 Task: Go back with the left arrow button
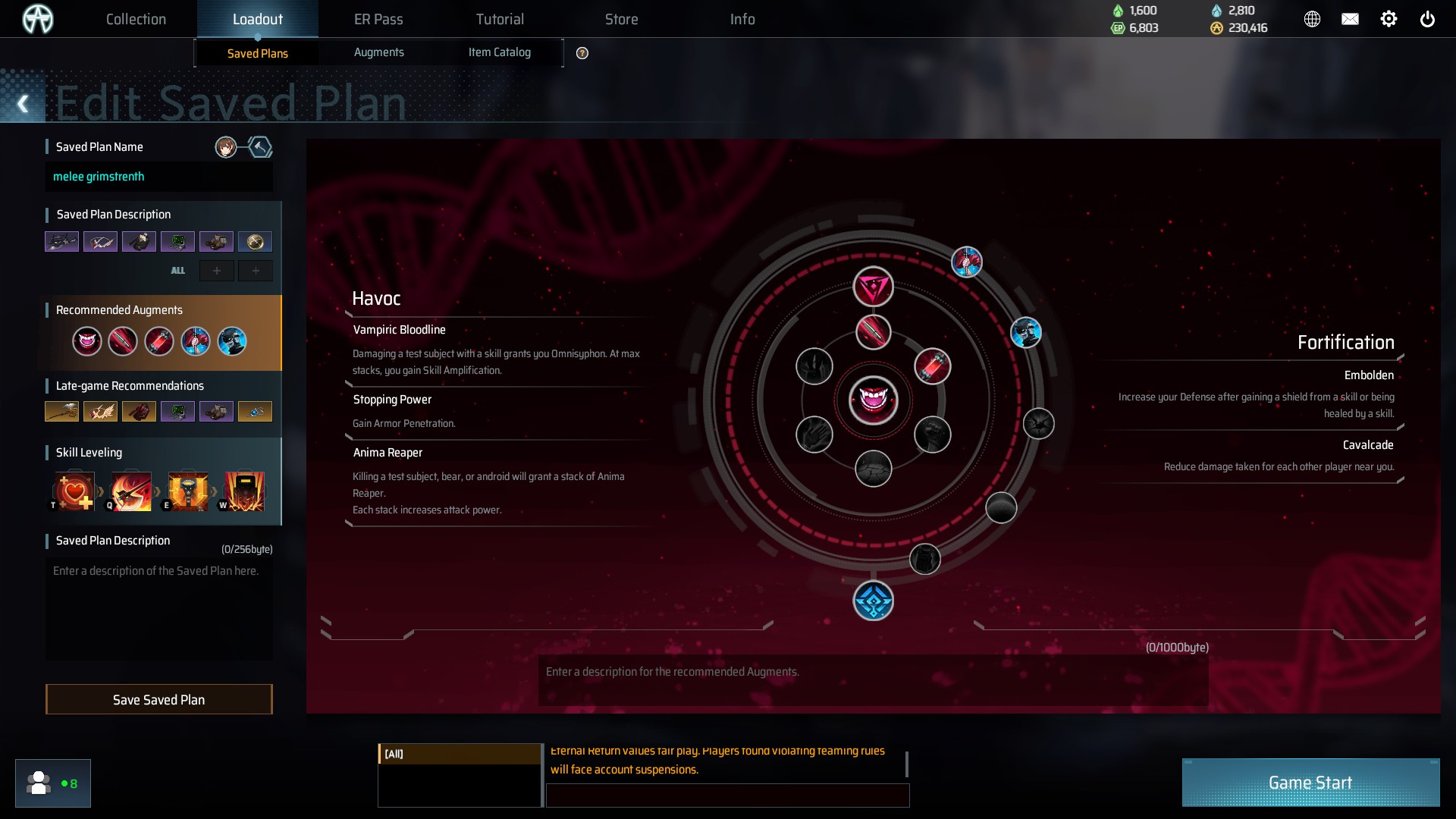click(x=23, y=104)
